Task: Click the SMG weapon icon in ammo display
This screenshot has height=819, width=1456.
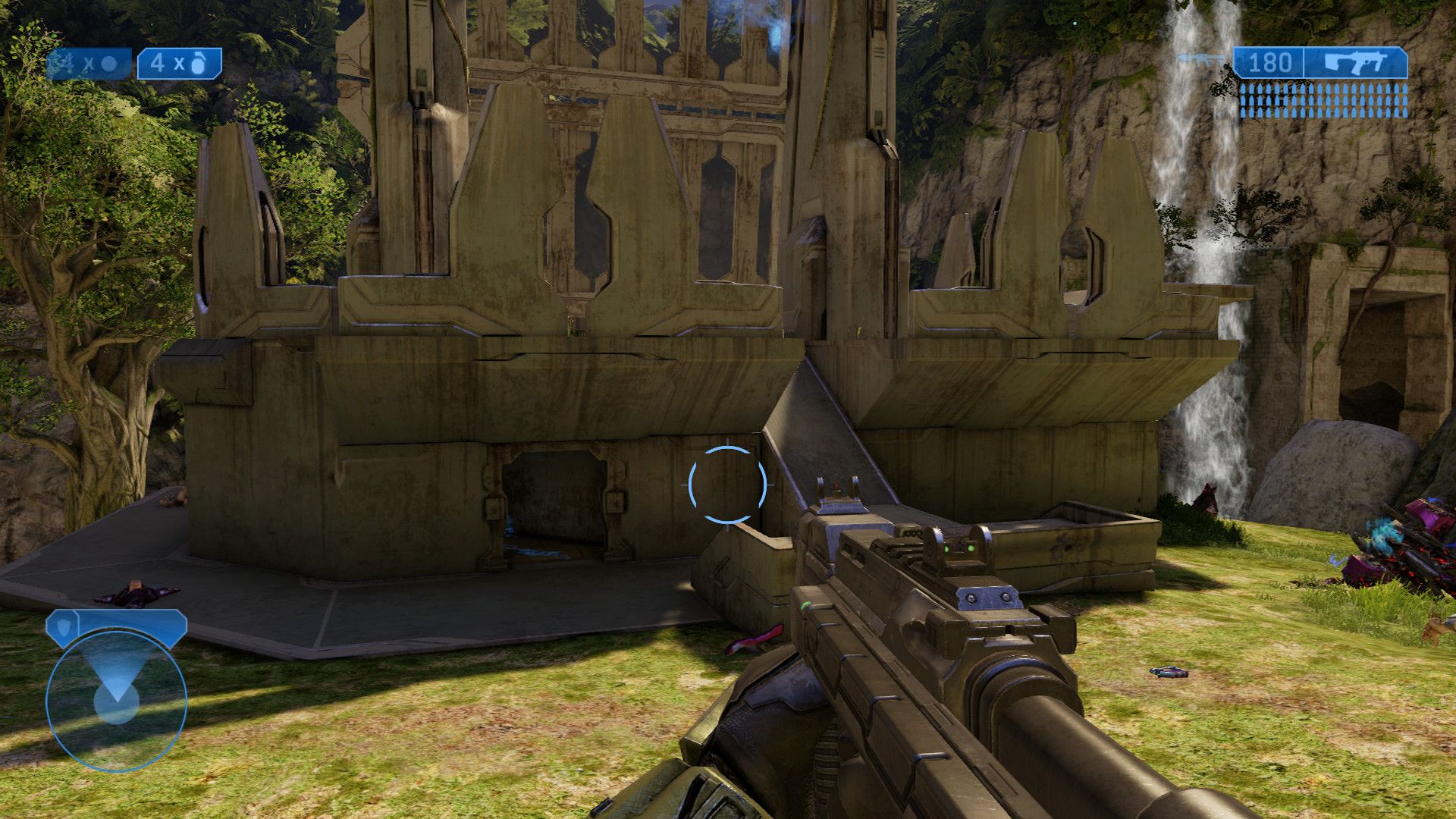Action: click(x=1354, y=61)
